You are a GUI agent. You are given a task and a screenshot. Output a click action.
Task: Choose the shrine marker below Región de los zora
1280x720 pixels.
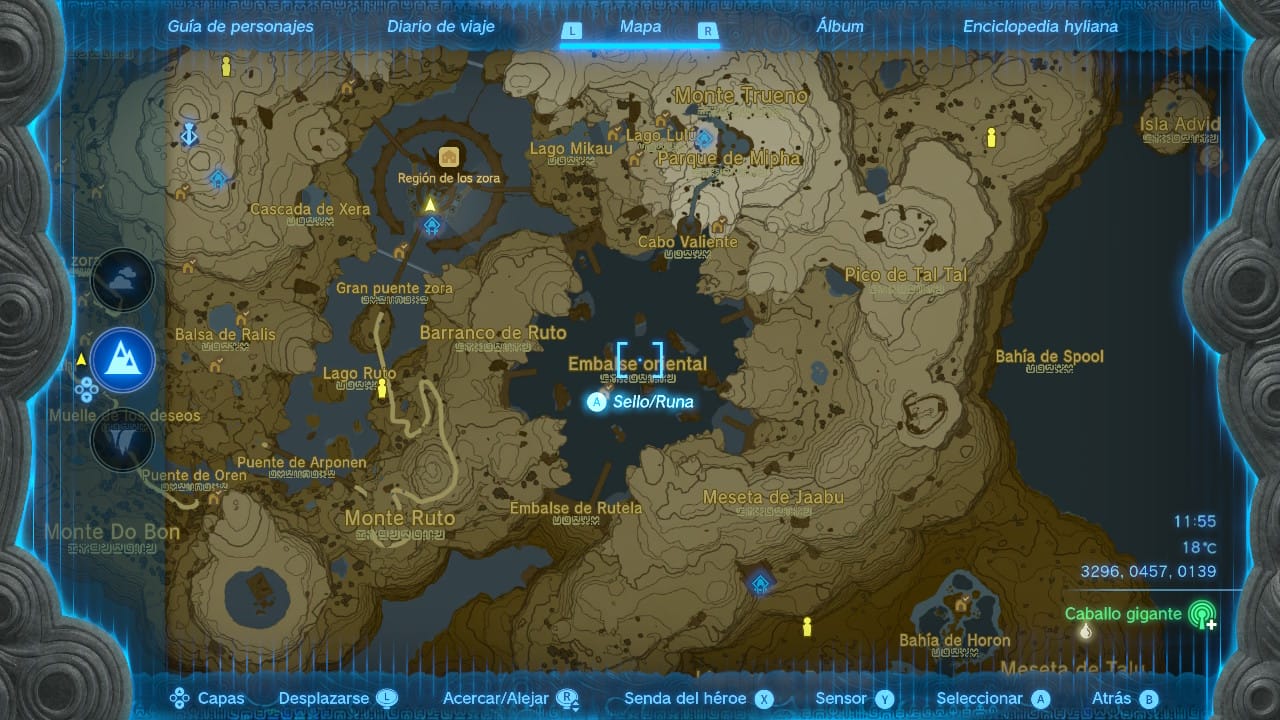click(x=431, y=226)
